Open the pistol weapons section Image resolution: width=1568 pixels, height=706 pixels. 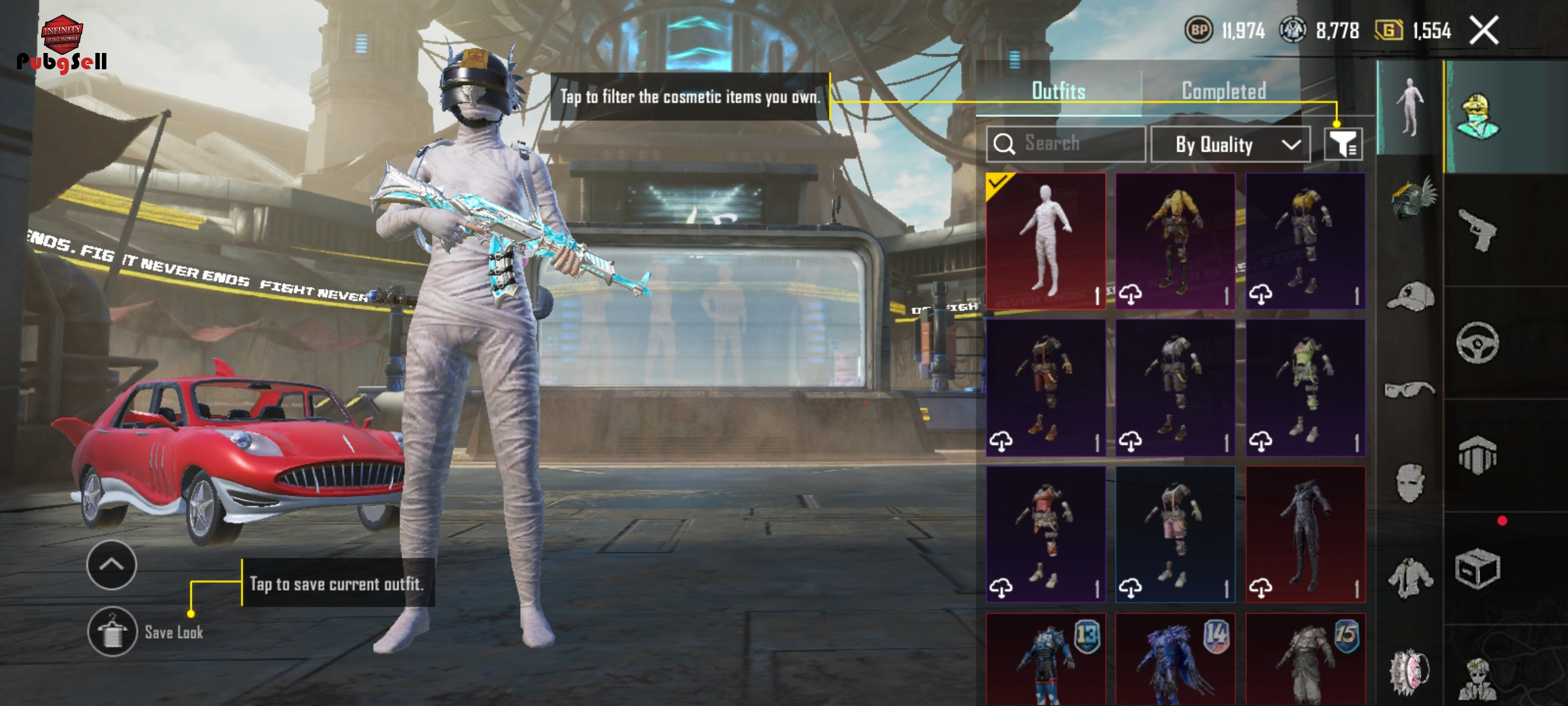[1478, 229]
